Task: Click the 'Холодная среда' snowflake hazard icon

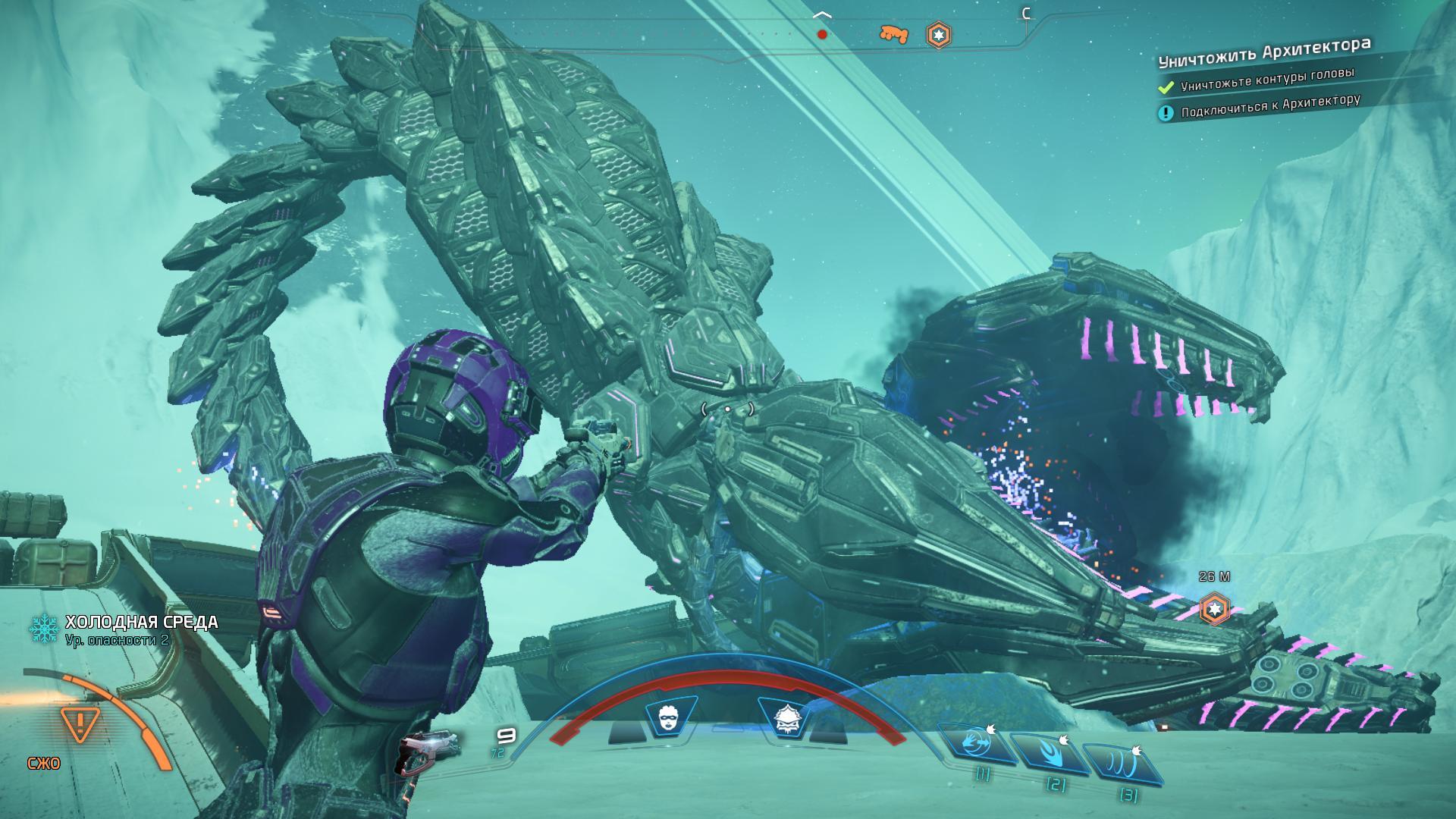Action: [x=44, y=629]
